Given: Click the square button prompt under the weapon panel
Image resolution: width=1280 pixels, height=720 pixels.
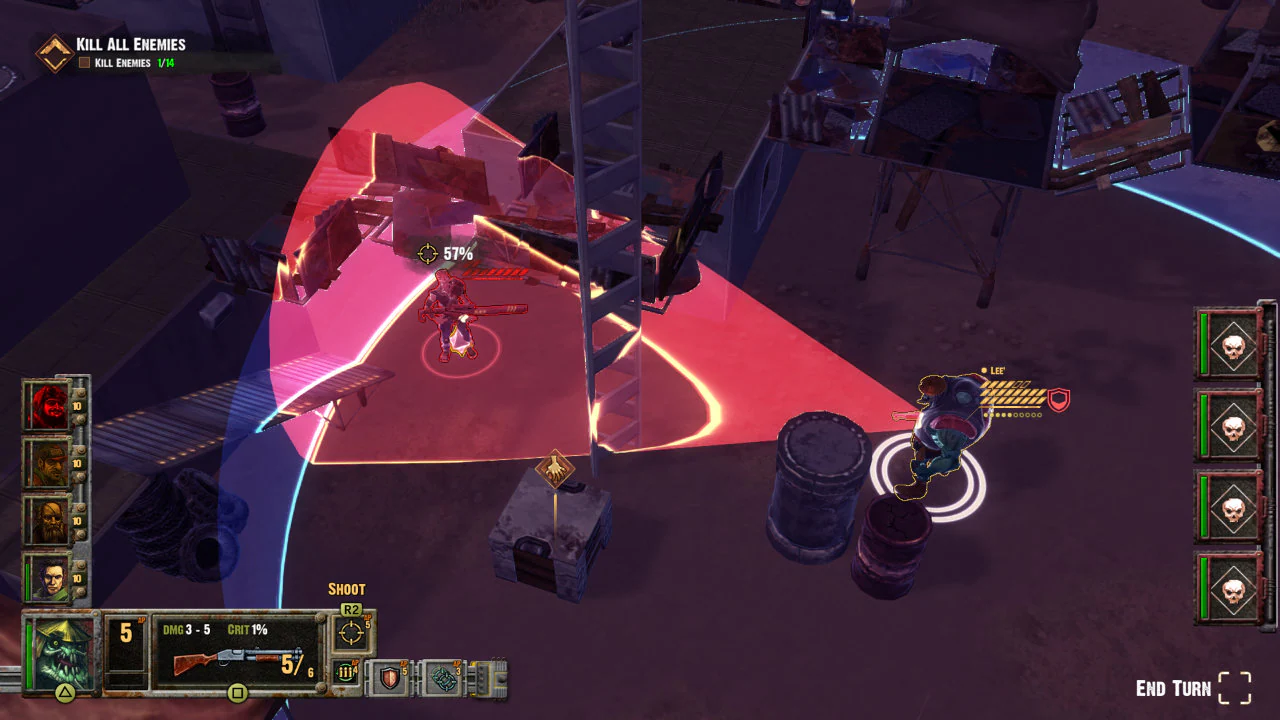Looking at the screenshot, I should (238, 691).
